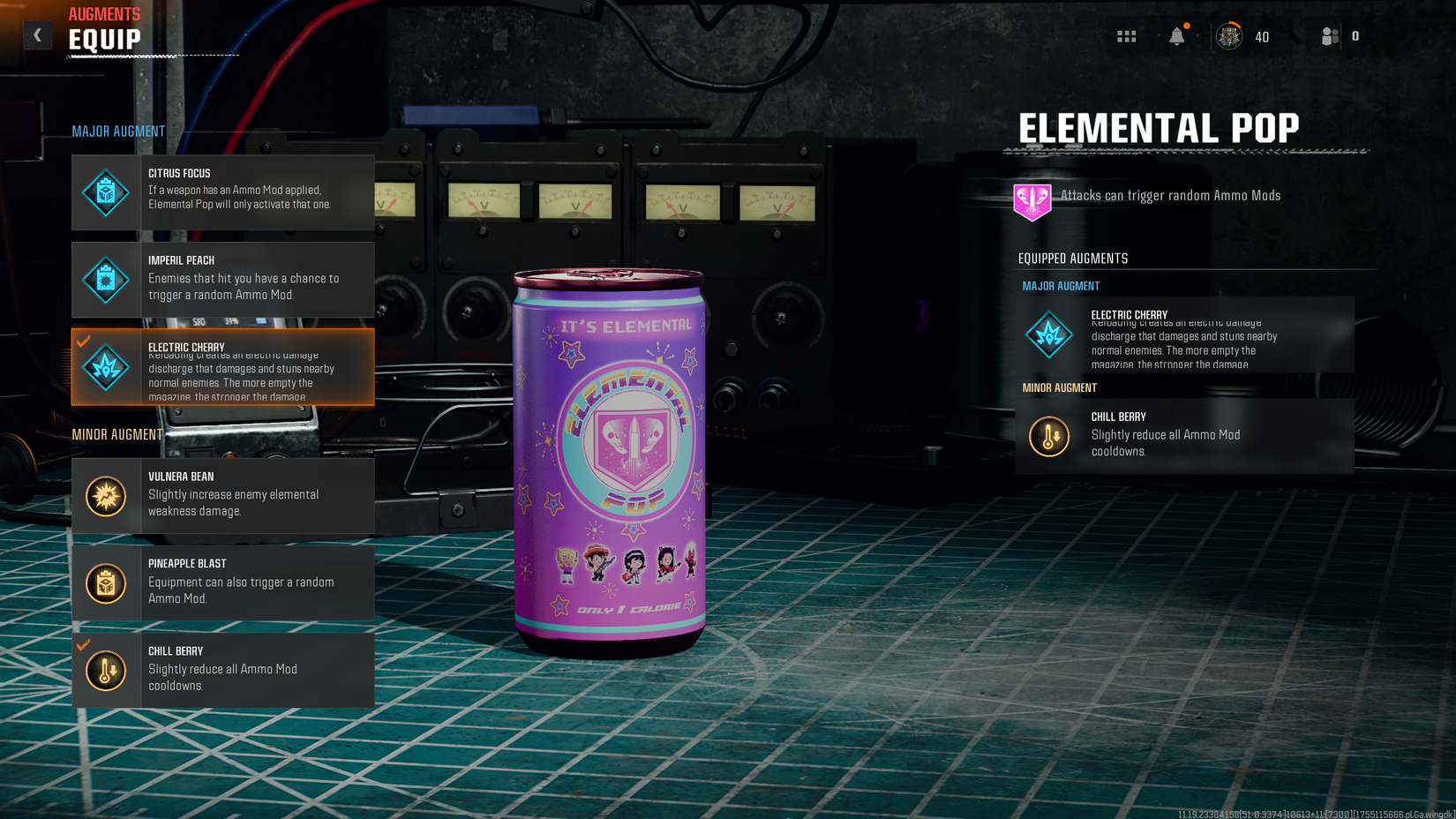
Task: Click the Electric Cherry diamond icon
Action: pyautogui.click(x=106, y=366)
